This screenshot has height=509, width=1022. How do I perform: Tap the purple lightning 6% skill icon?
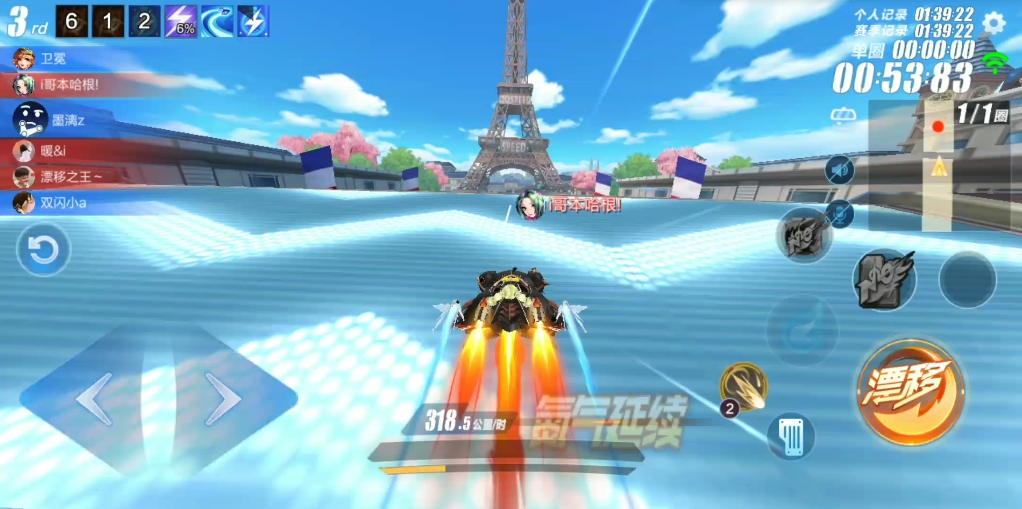180,21
